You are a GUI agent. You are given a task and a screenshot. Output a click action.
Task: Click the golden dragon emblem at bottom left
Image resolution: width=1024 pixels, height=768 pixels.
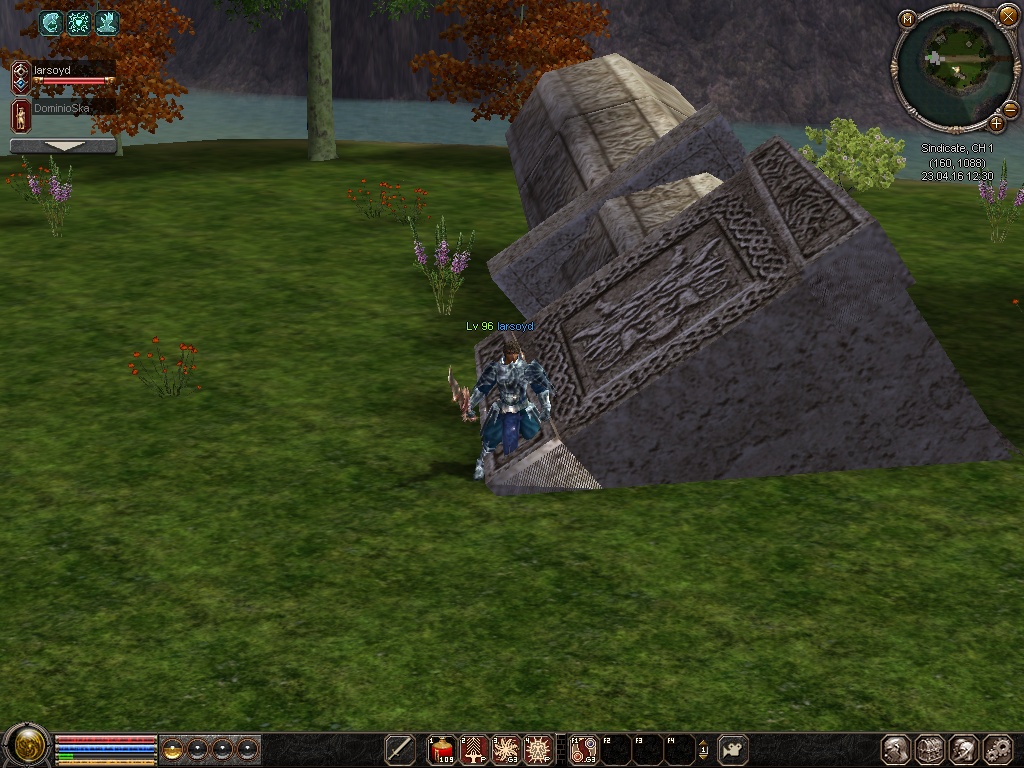pyautogui.click(x=27, y=746)
